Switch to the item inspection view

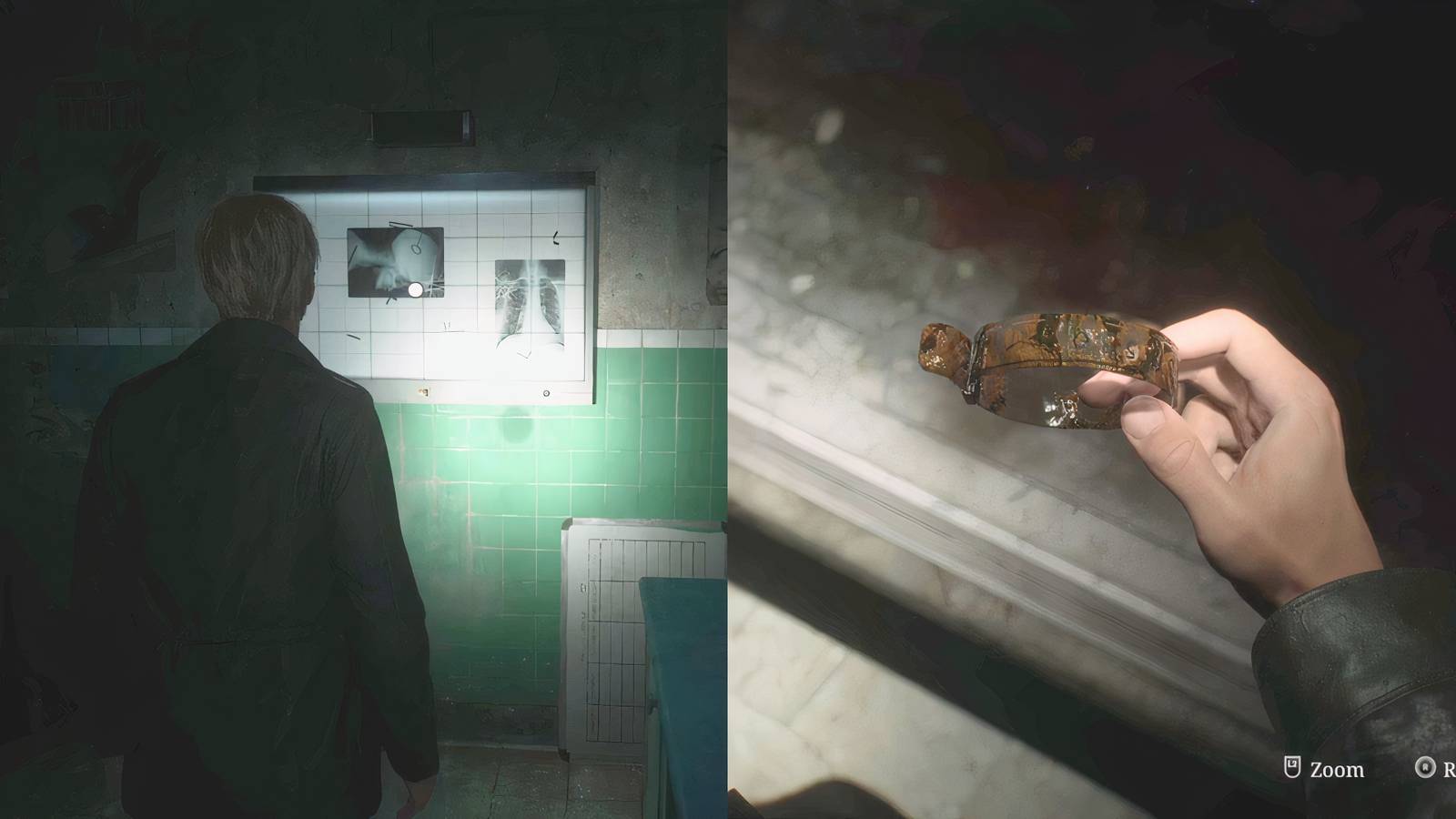(1092, 409)
